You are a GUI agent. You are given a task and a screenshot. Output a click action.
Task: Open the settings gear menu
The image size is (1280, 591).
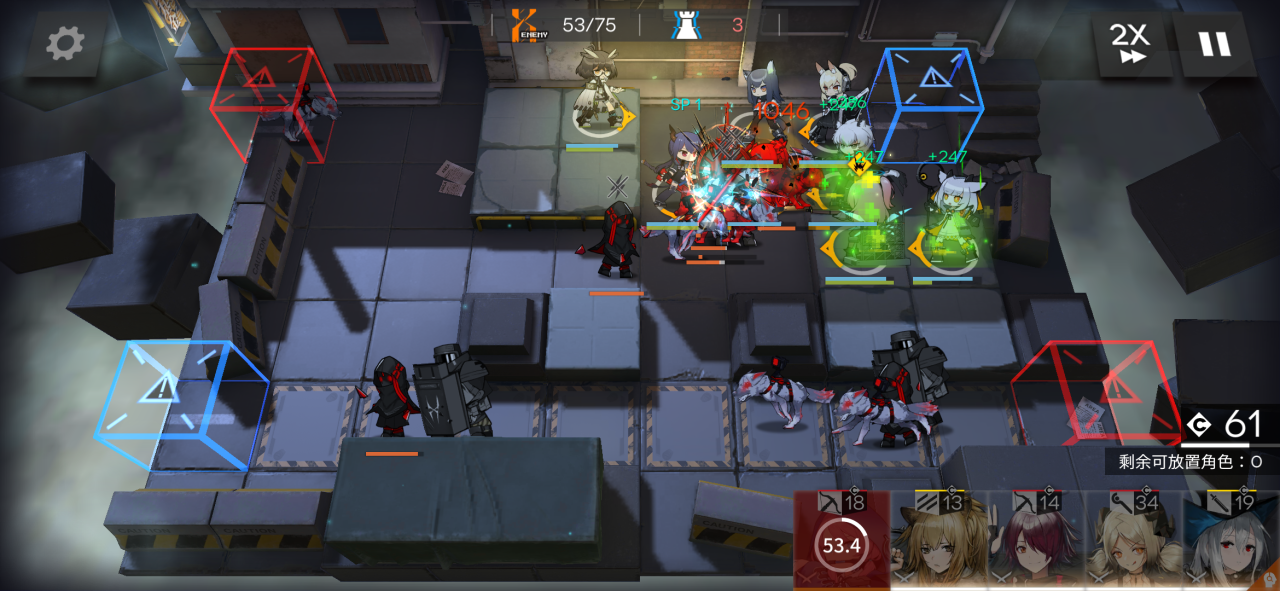point(66,43)
